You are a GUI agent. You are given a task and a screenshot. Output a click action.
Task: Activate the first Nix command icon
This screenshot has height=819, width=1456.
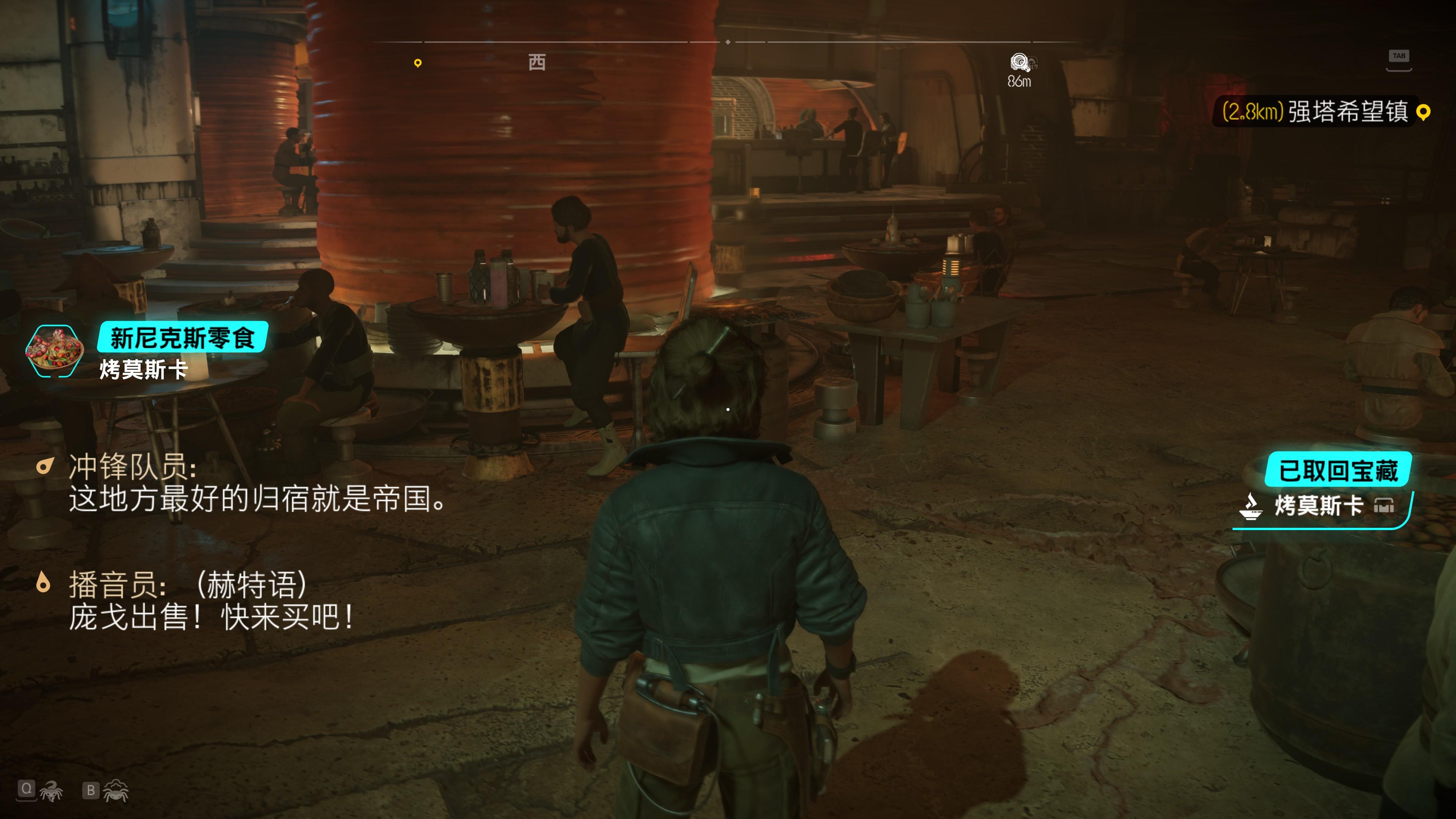50,790
